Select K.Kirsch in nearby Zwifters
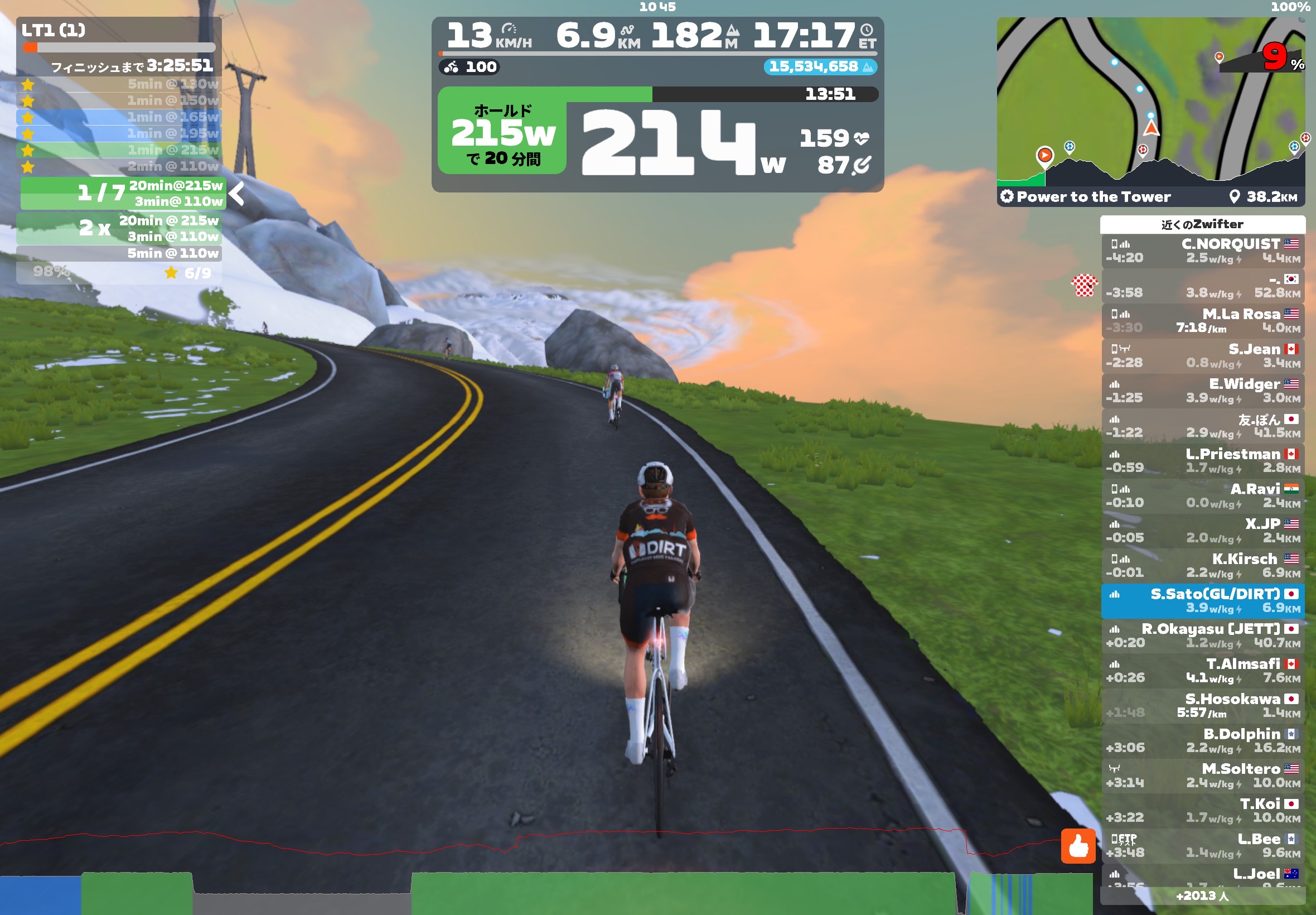Viewport: 1316px width, 915px height. tap(1202, 565)
